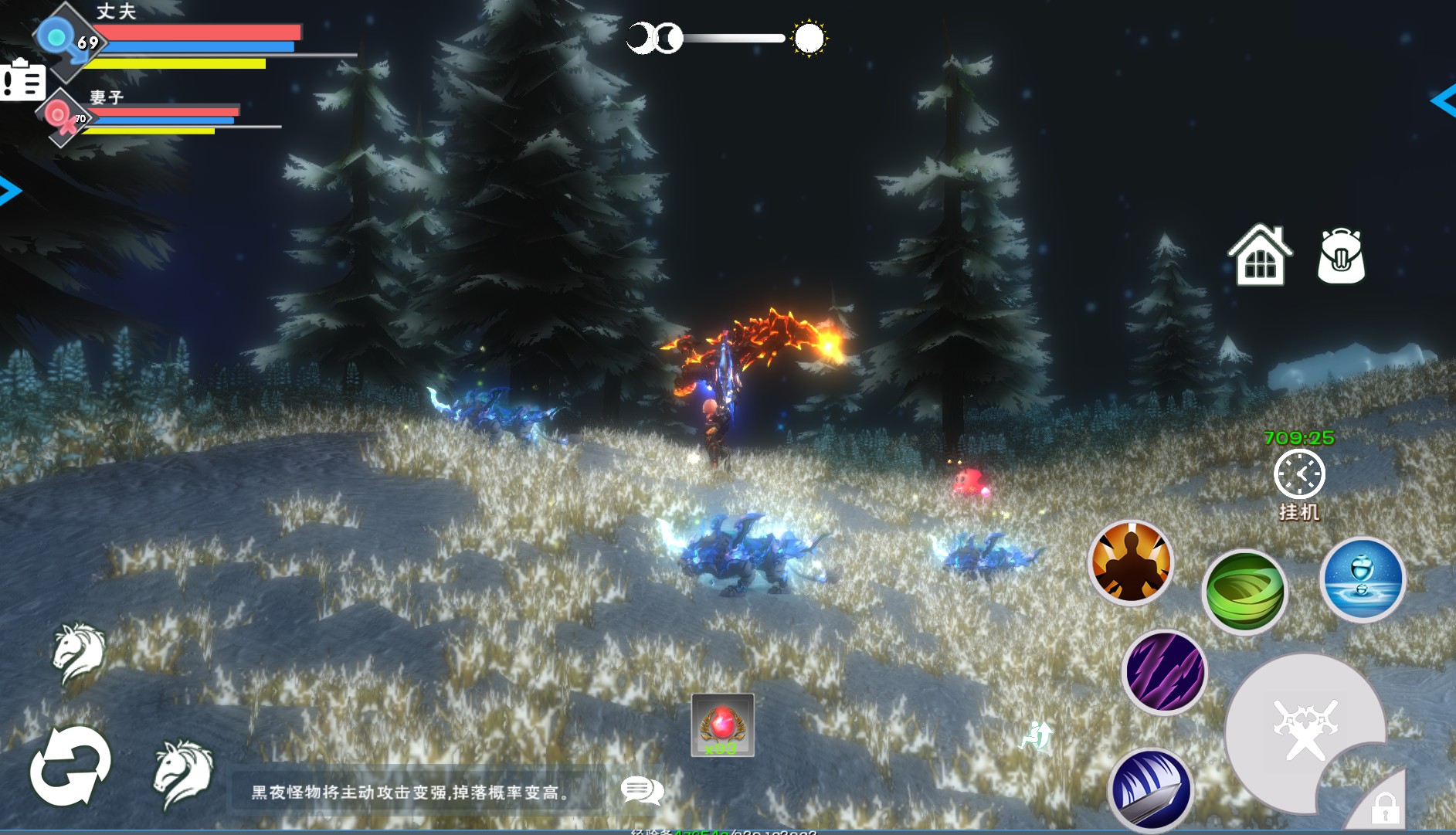The image size is (1456, 835).
Task: Expand the right blue arrow panel
Action: [1443, 100]
